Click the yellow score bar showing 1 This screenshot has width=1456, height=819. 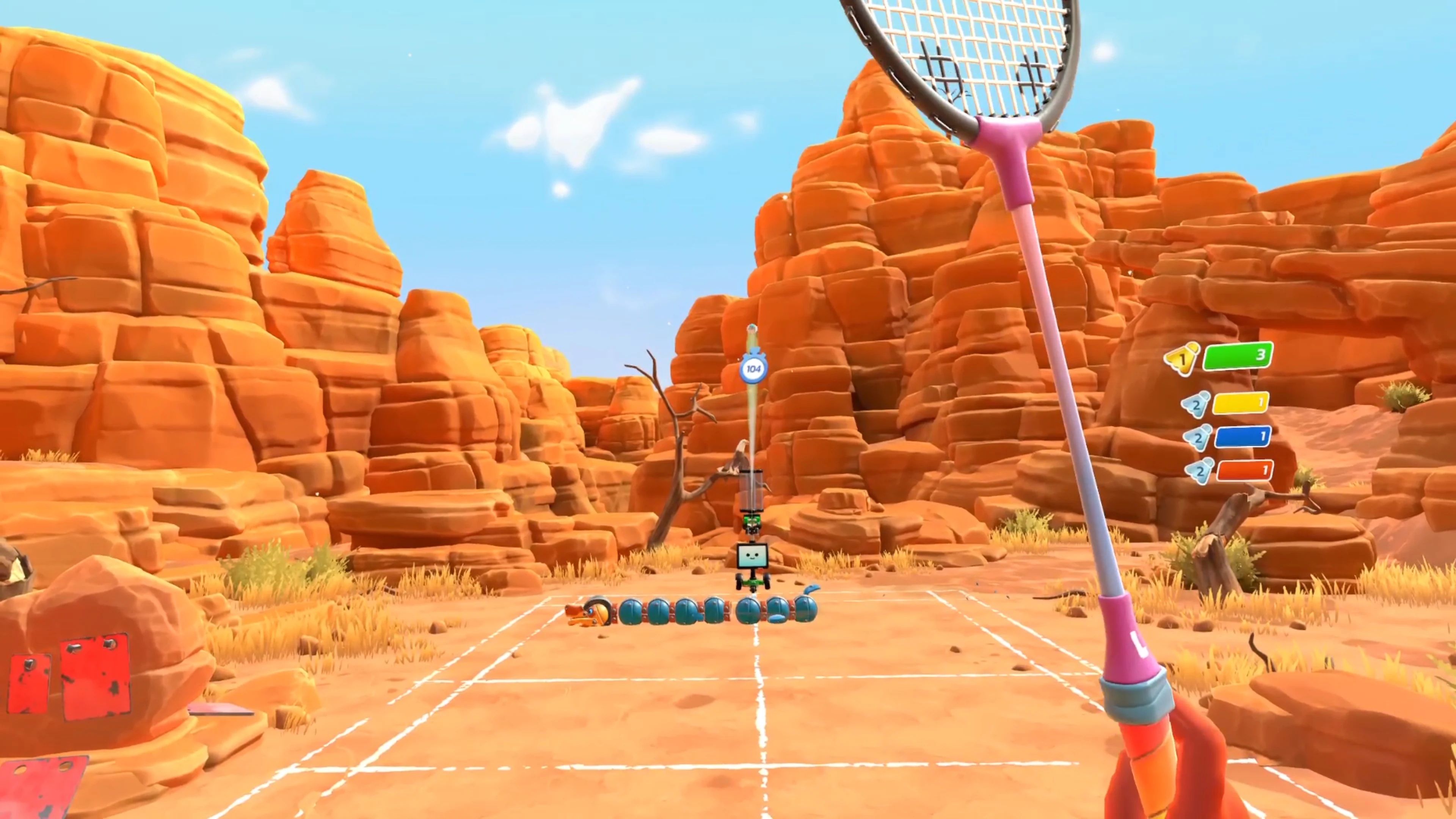pyautogui.click(x=1241, y=403)
